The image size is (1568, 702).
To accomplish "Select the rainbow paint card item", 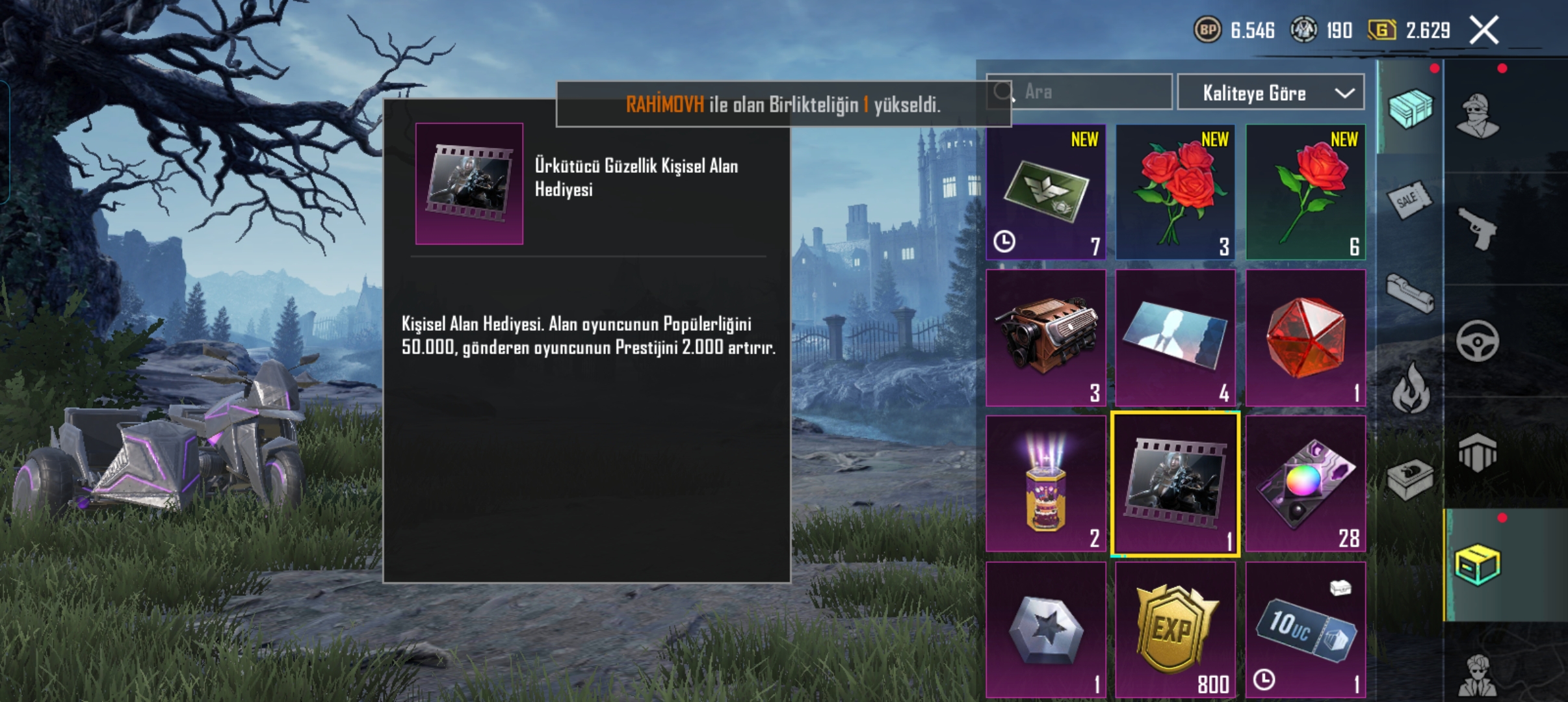I will (1305, 484).
